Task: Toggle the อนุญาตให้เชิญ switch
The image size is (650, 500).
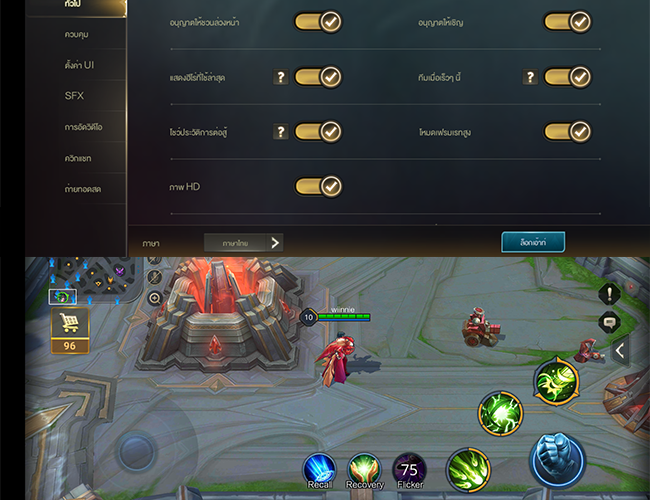Action: click(x=568, y=22)
